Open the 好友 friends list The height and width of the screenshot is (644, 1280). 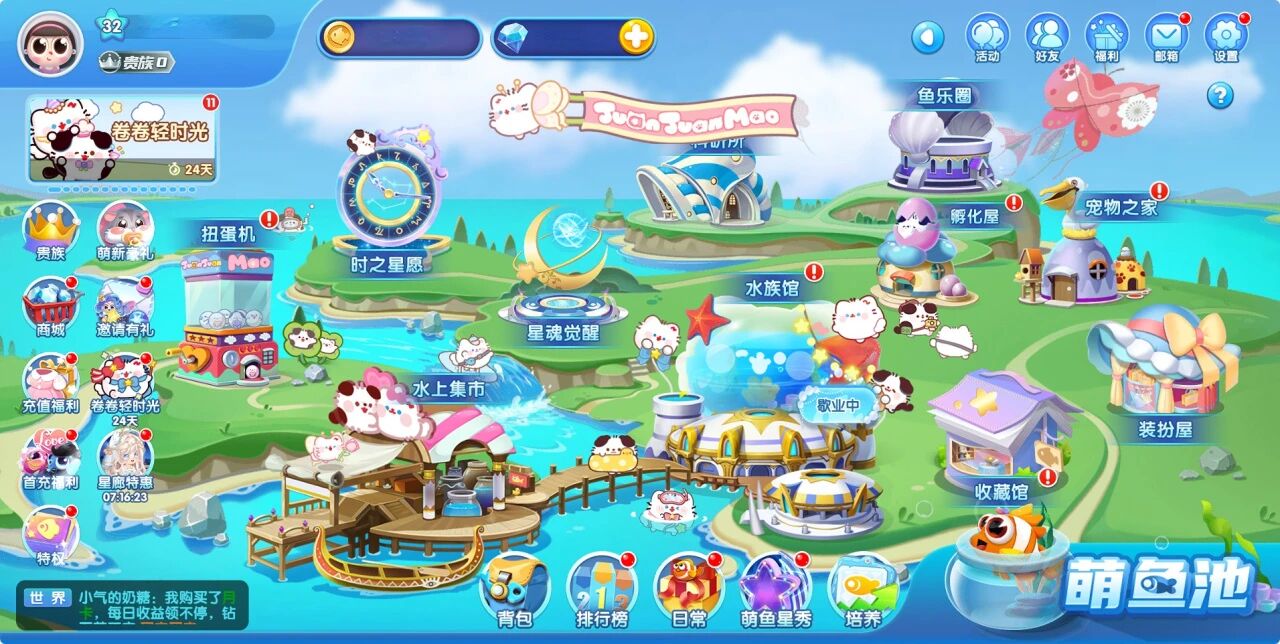[x=1047, y=36]
